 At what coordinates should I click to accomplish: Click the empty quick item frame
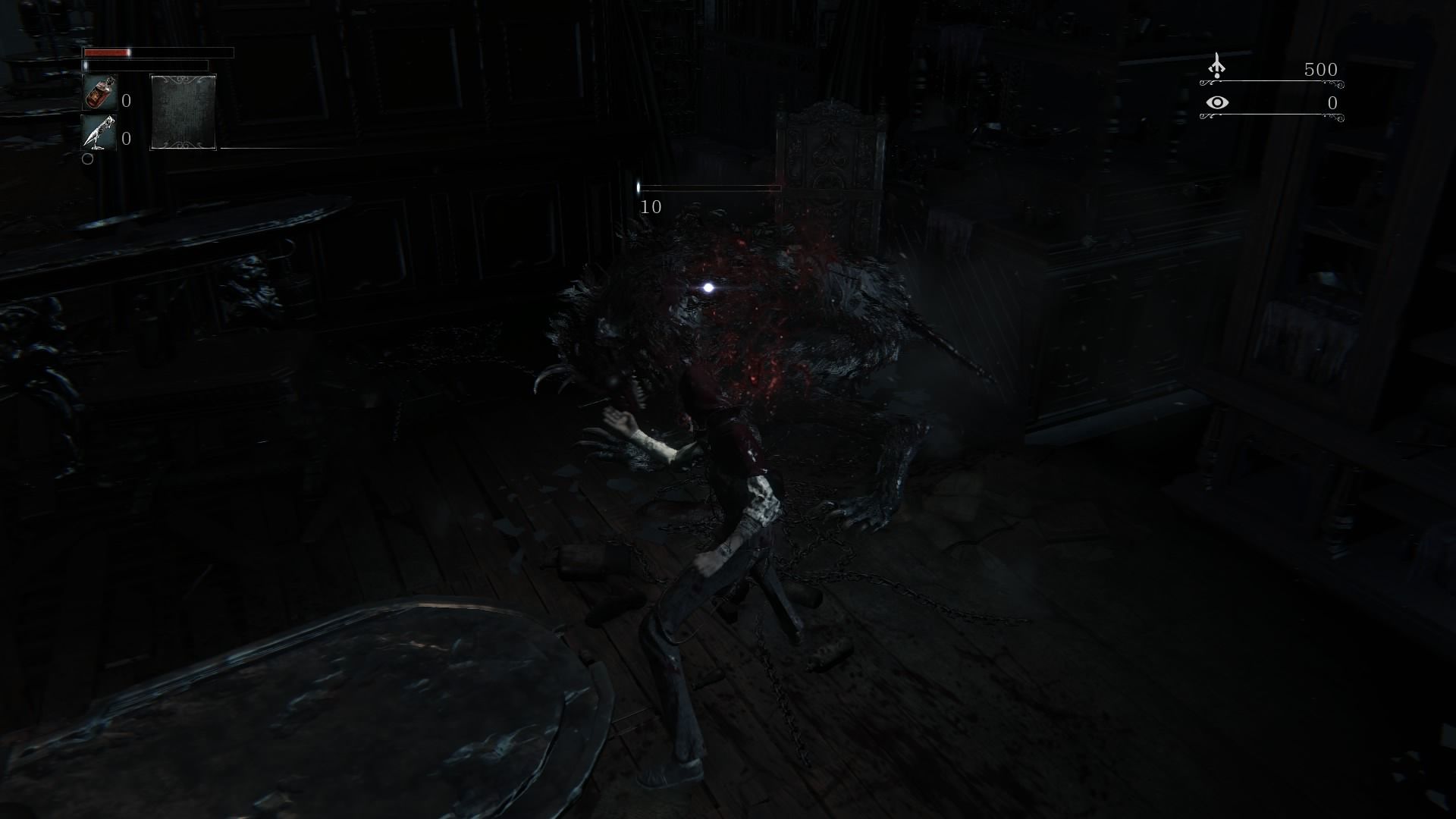[184, 112]
